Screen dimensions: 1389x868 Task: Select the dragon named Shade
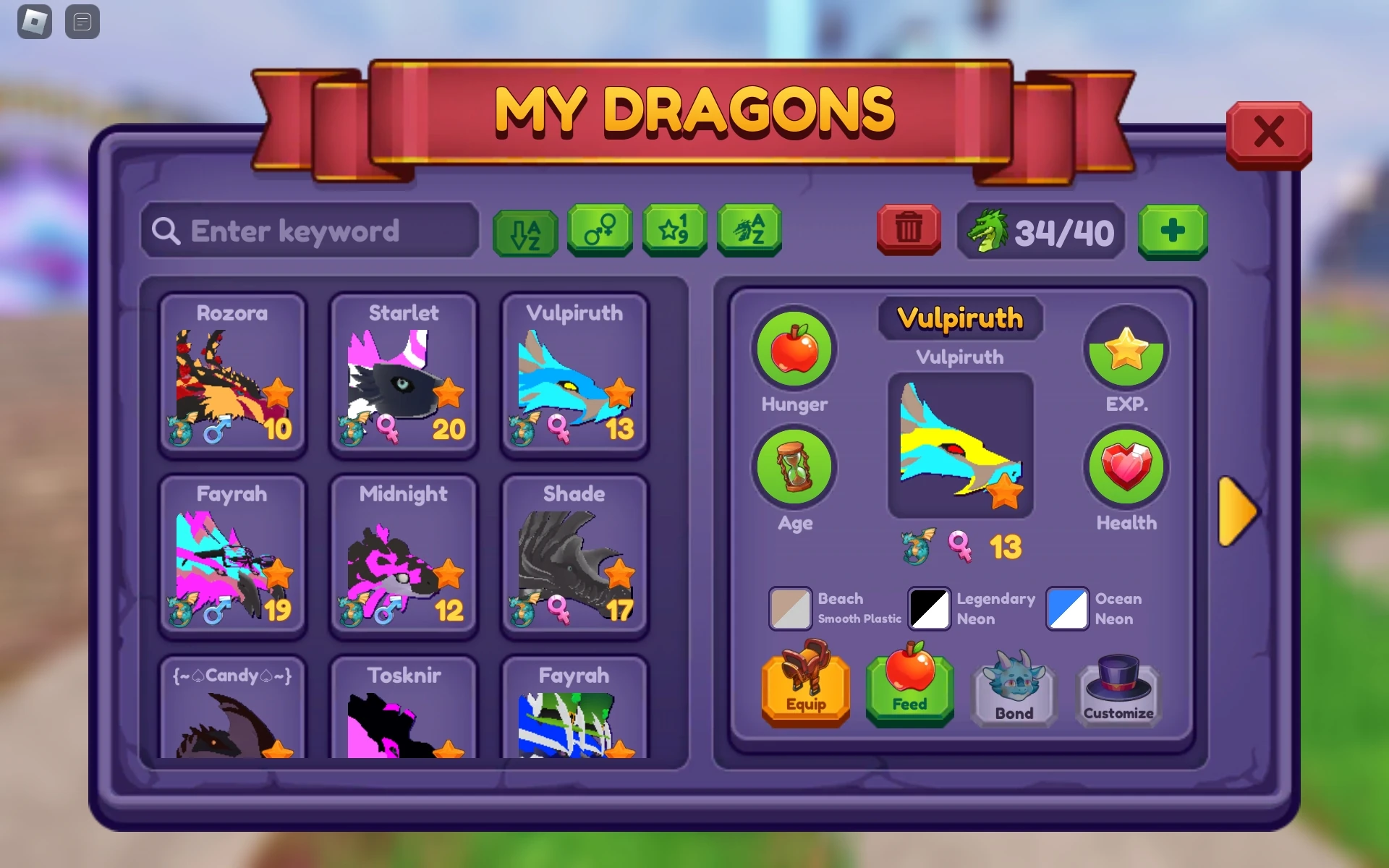coord(574,557)
